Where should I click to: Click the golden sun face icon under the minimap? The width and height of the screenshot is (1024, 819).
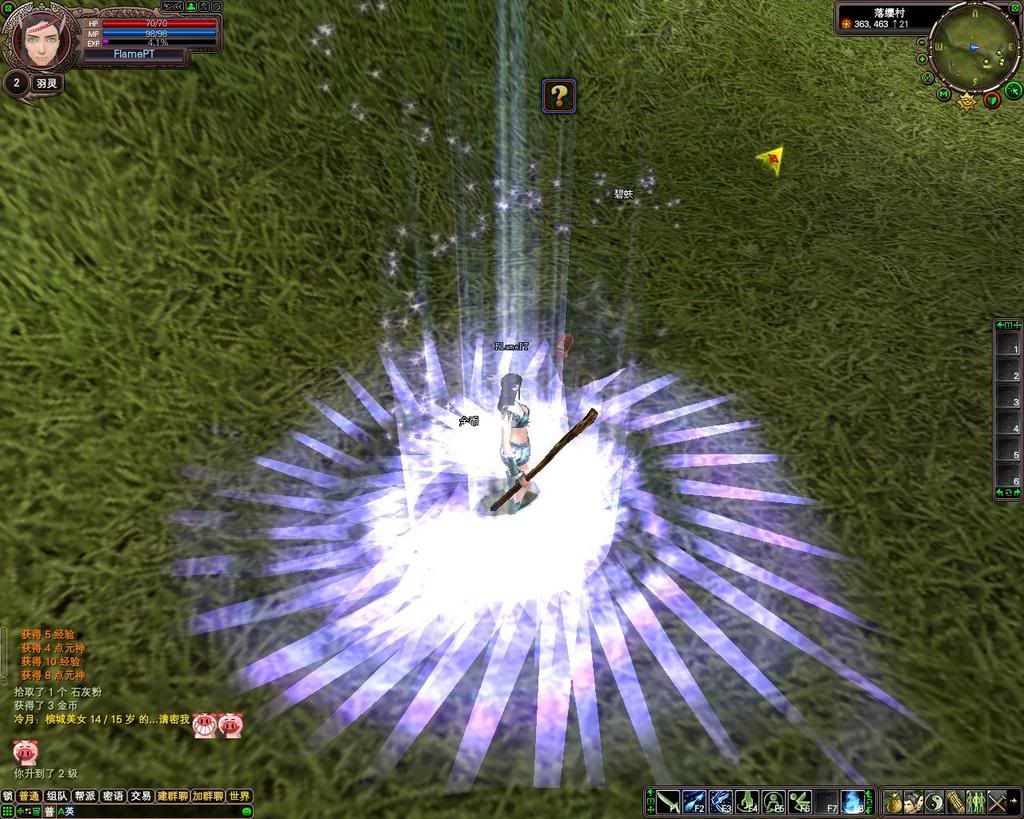(x=967, y=101)
